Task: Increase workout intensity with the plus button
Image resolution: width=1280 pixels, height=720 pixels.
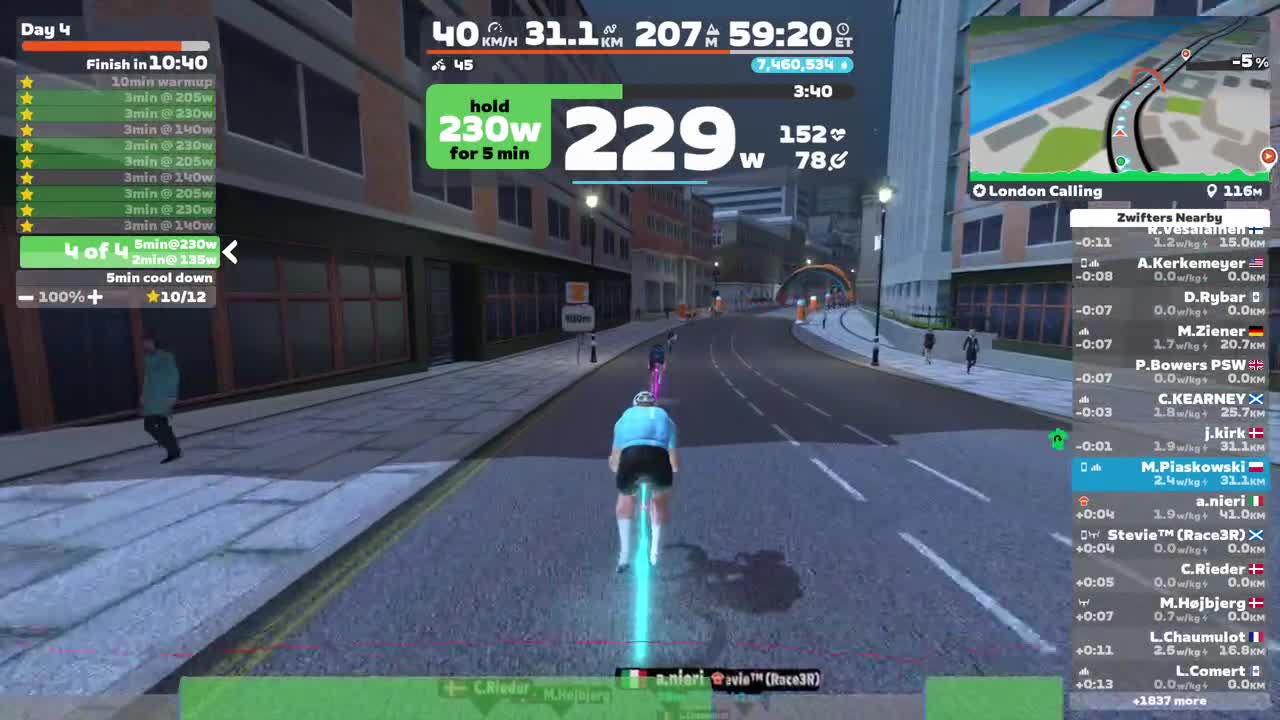Action: click(95, 297)
